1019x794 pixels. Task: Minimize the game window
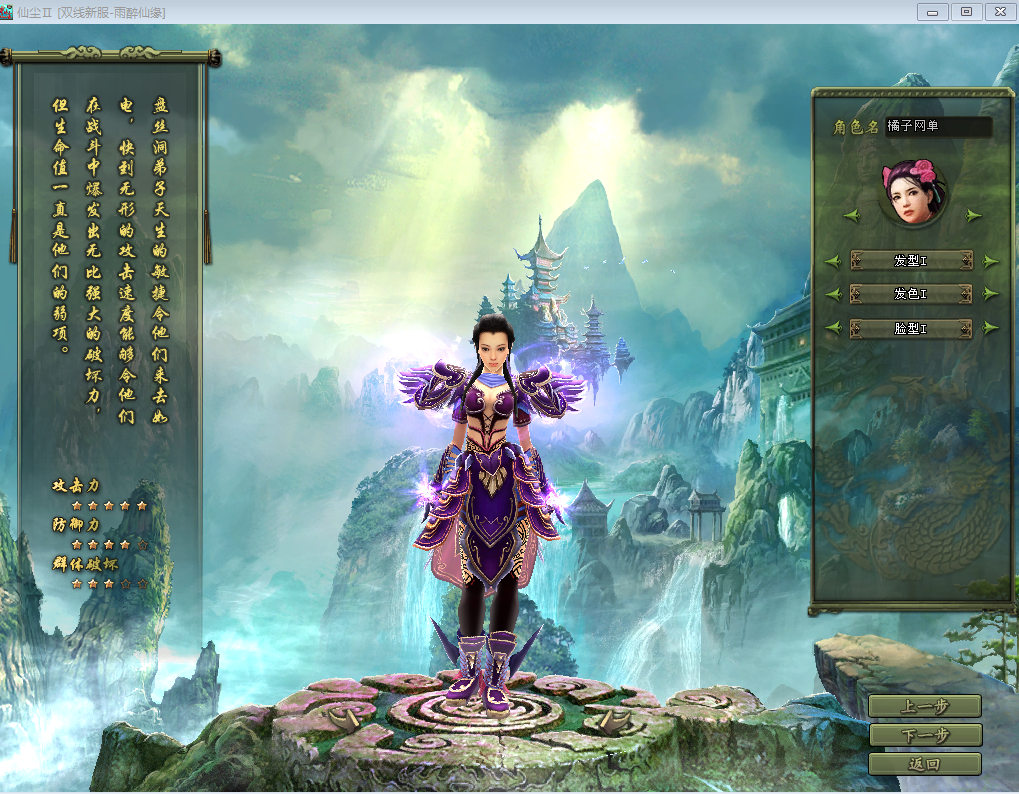tap(932, 12)
